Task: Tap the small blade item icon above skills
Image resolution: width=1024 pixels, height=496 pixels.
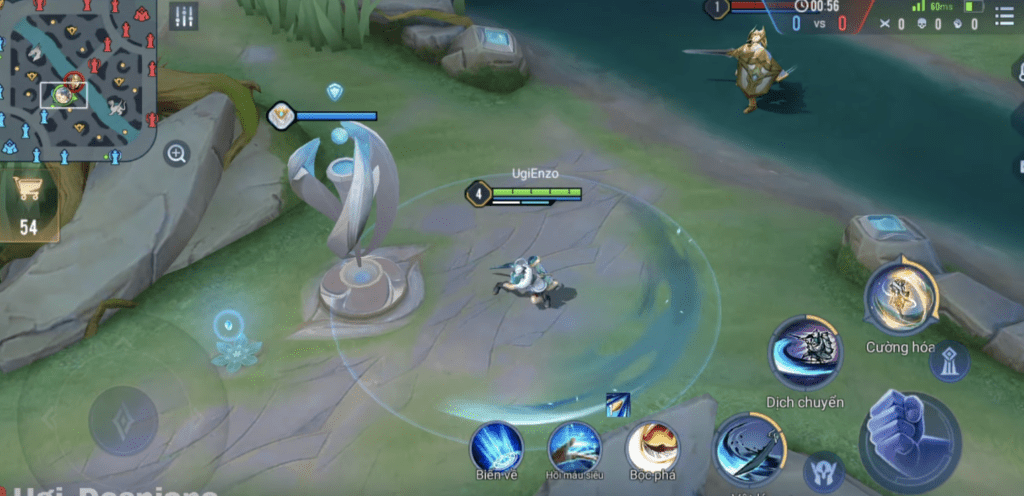Action: (617, 404)
